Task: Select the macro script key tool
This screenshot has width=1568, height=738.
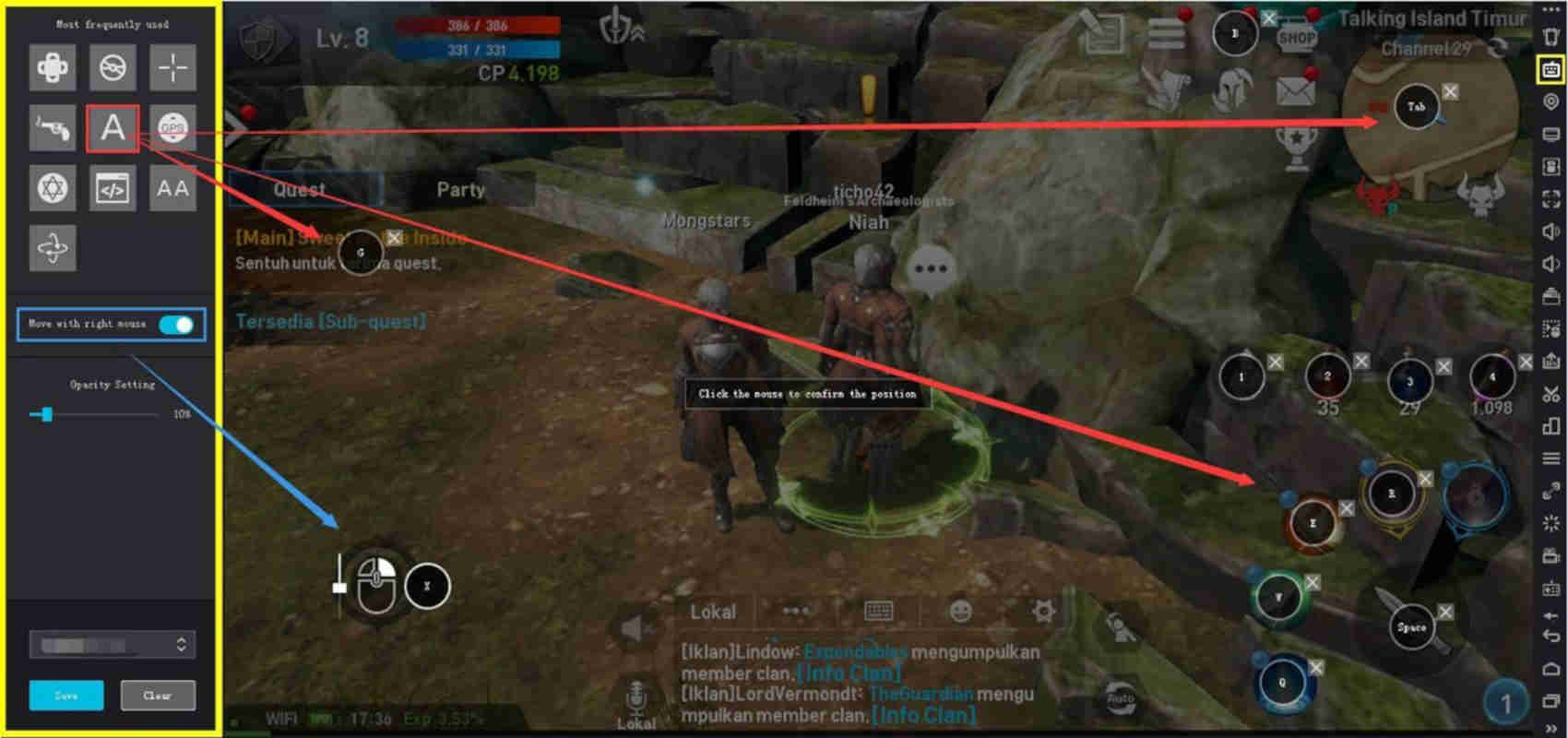Action: [113, 187]
